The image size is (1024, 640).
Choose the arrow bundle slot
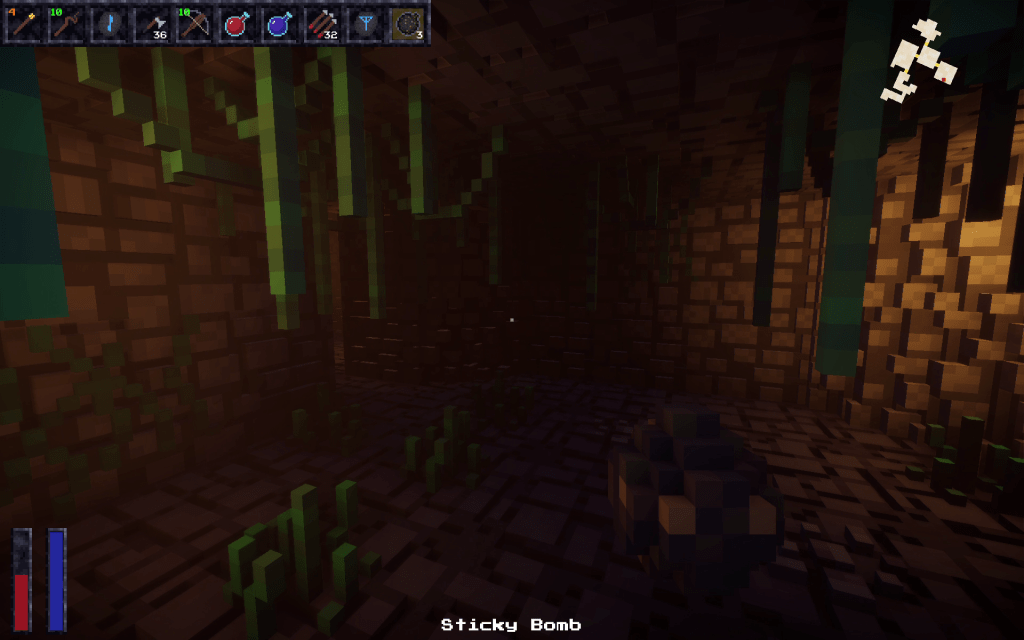tap(322, 24)
